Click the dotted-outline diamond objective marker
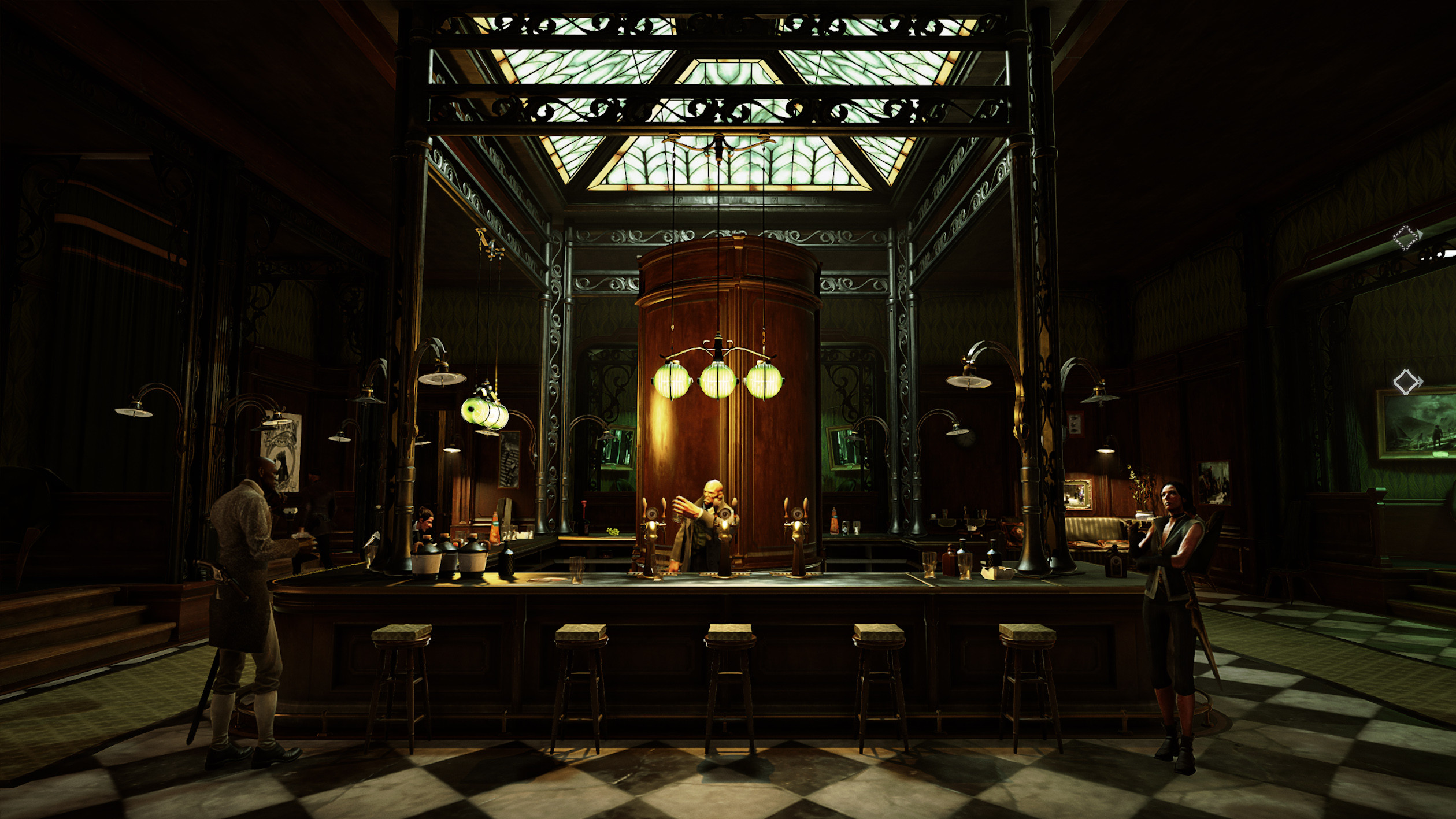 pyautogui.click(x=1406, y=237)
